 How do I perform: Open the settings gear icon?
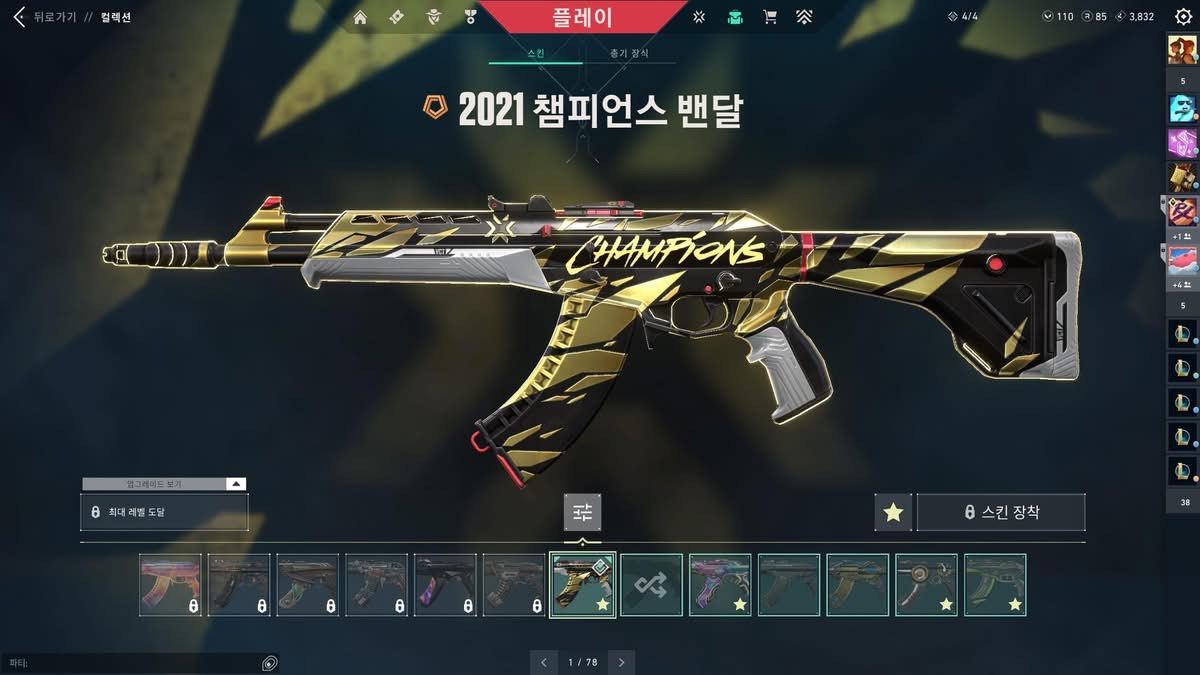[1183, 17]
